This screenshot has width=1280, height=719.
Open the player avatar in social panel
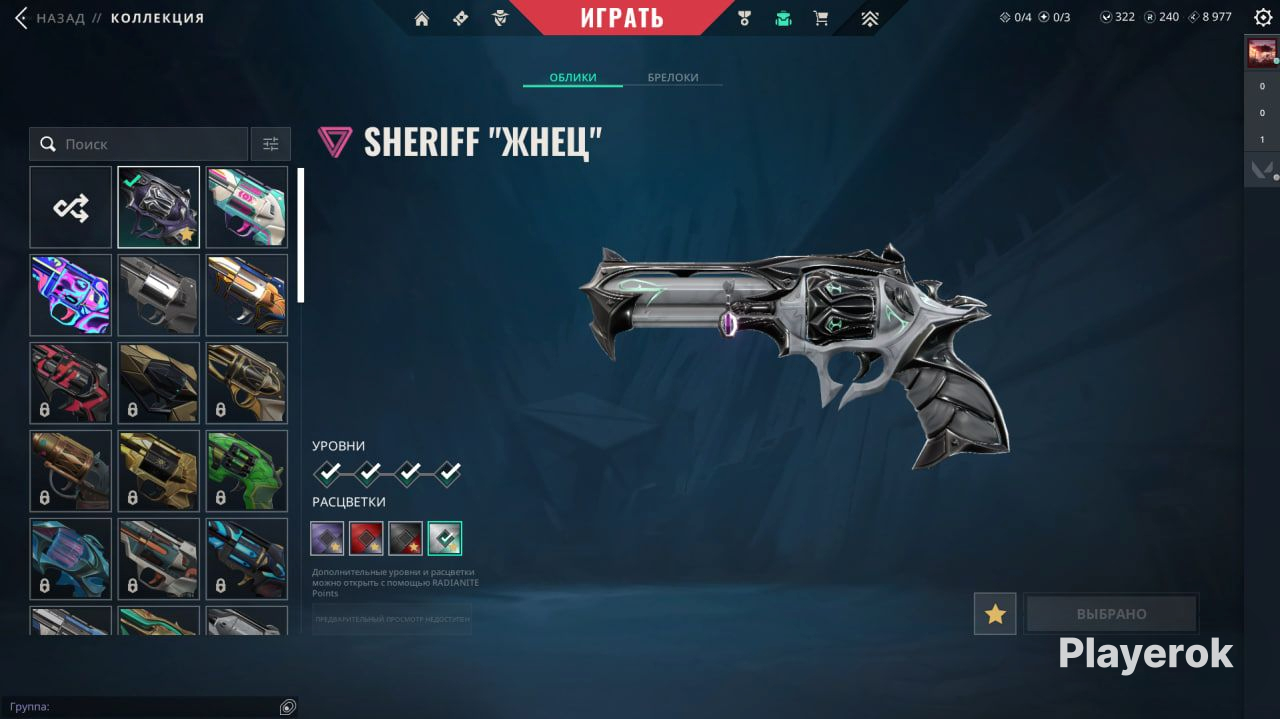(1261, 53)
